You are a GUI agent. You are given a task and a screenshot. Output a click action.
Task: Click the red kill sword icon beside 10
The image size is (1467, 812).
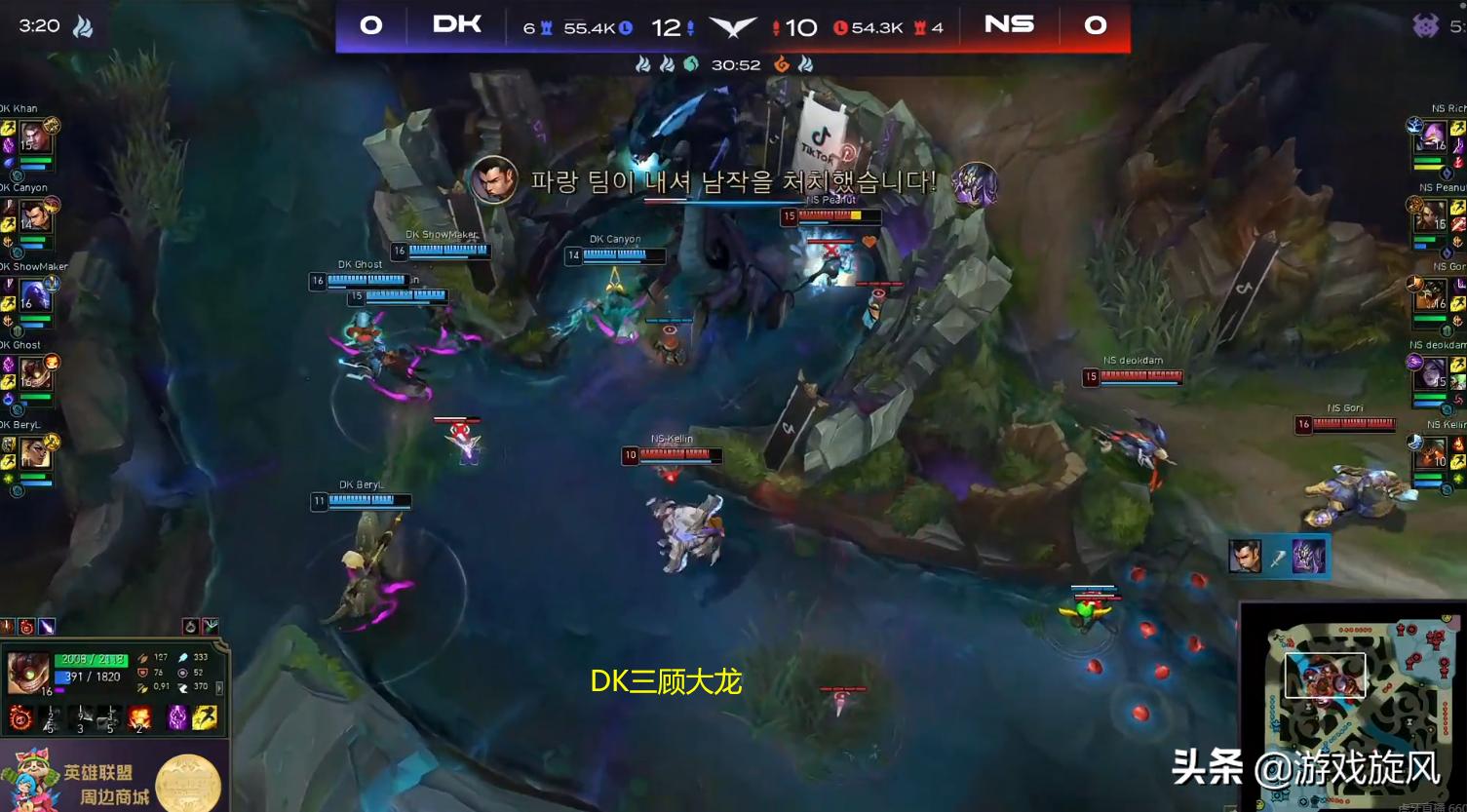coord(776,28)
